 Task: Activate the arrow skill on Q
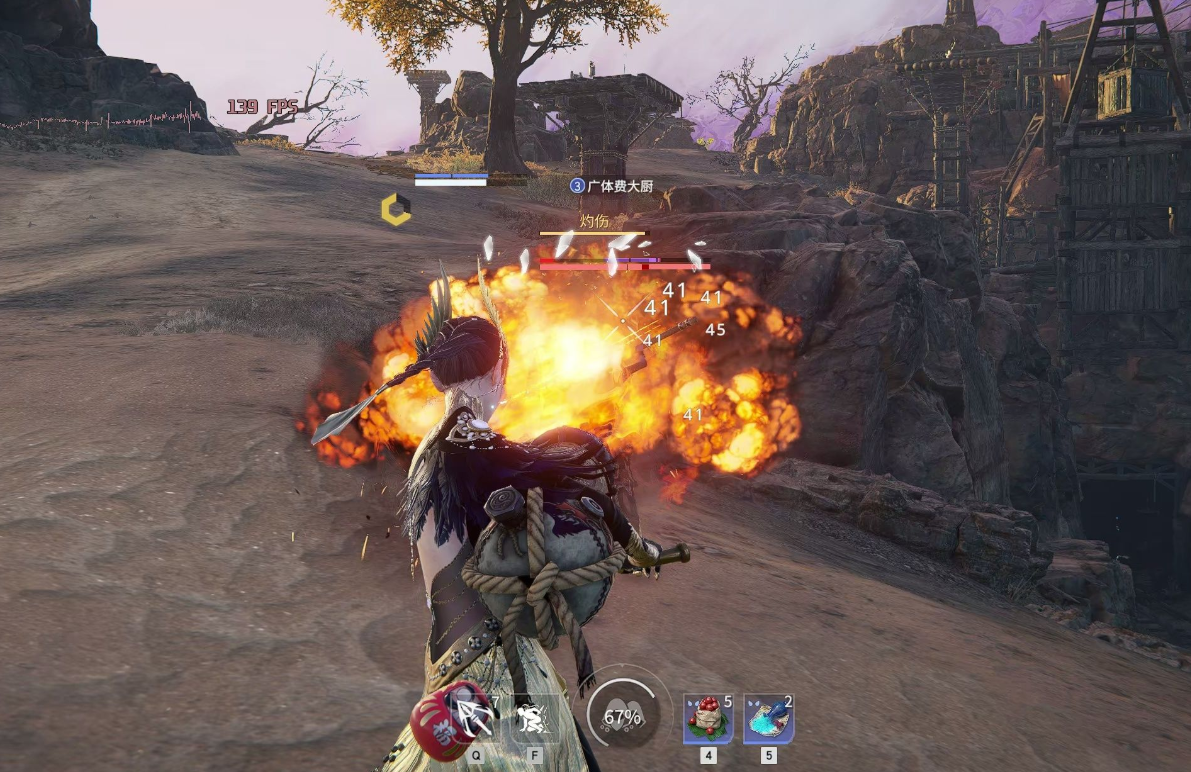(x=474, y=717)
